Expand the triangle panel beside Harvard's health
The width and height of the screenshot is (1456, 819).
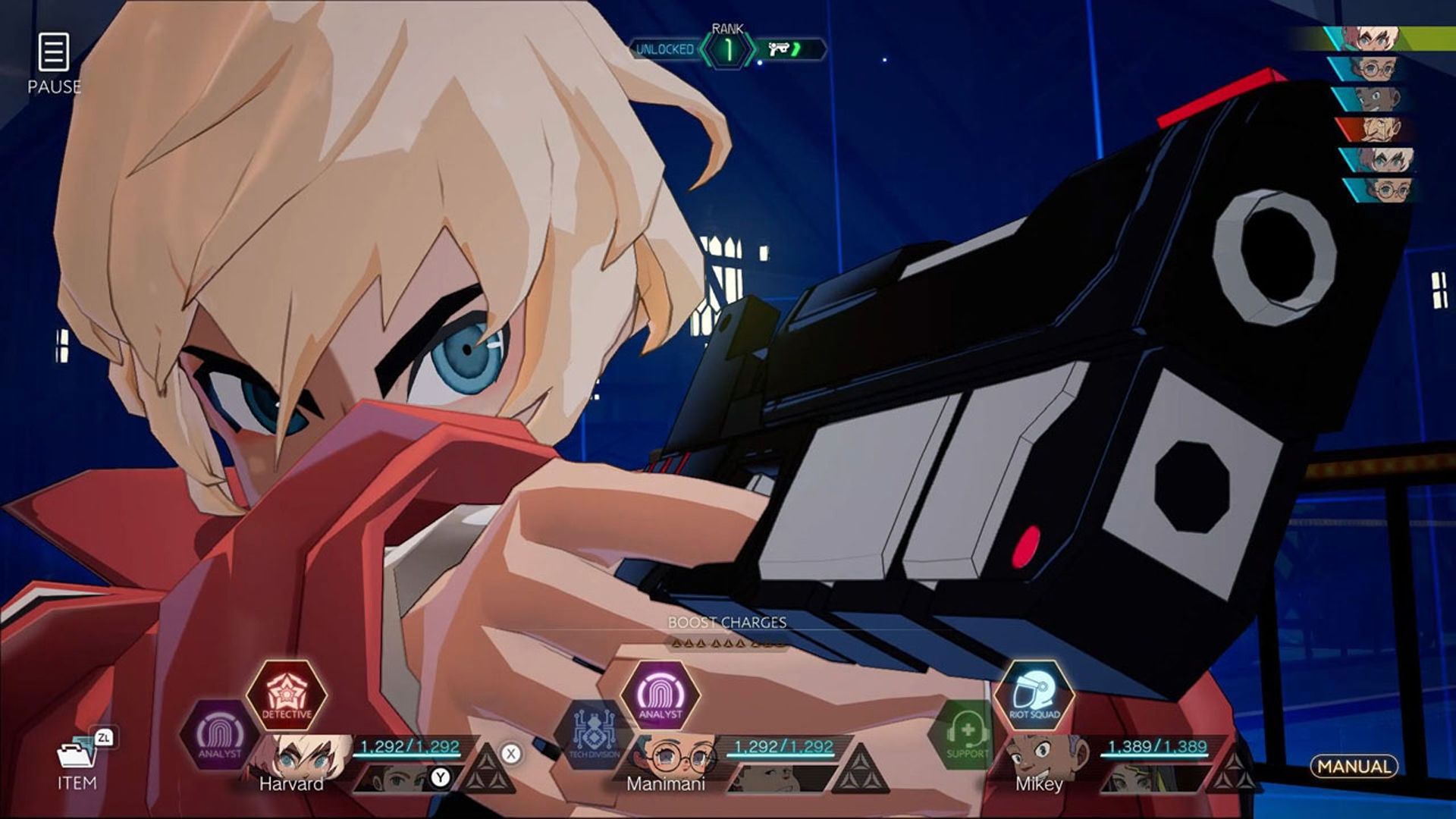pos(491,770)
